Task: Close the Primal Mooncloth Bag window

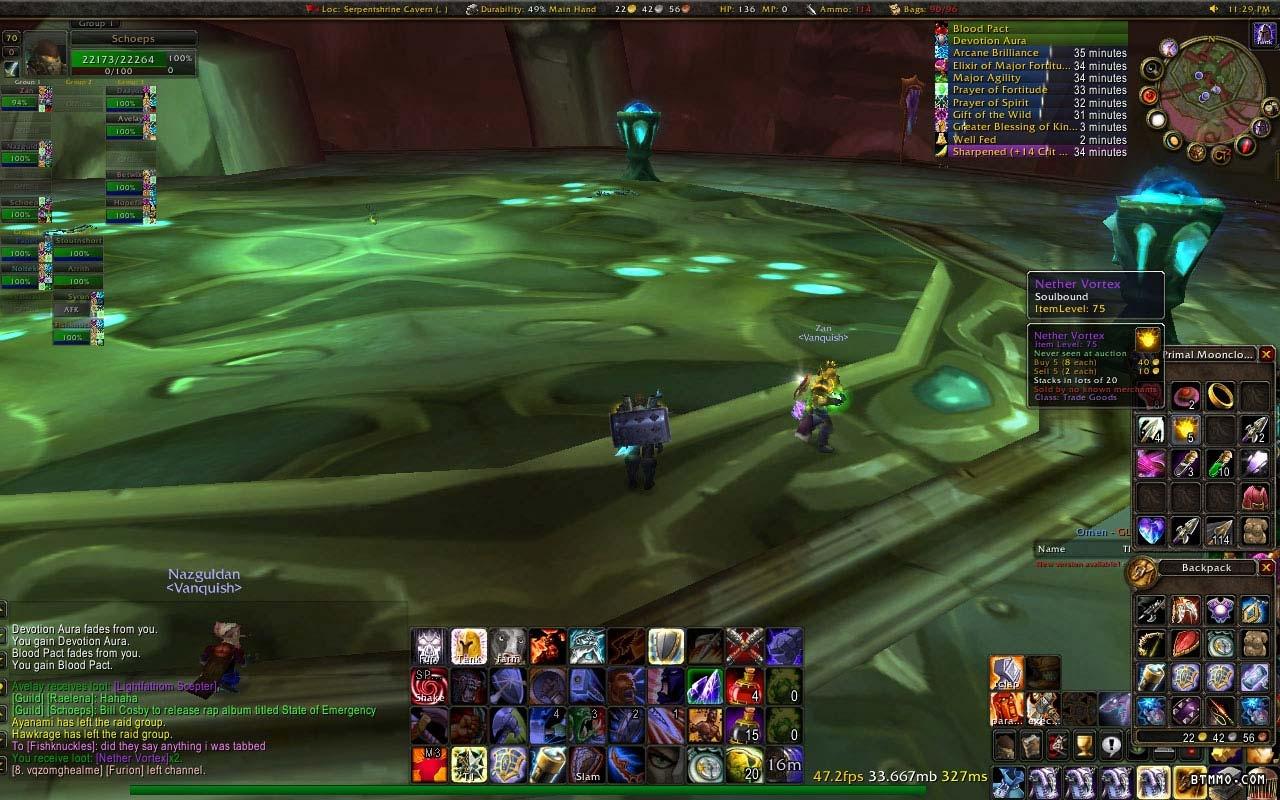Action: [x=1266, y=355]
